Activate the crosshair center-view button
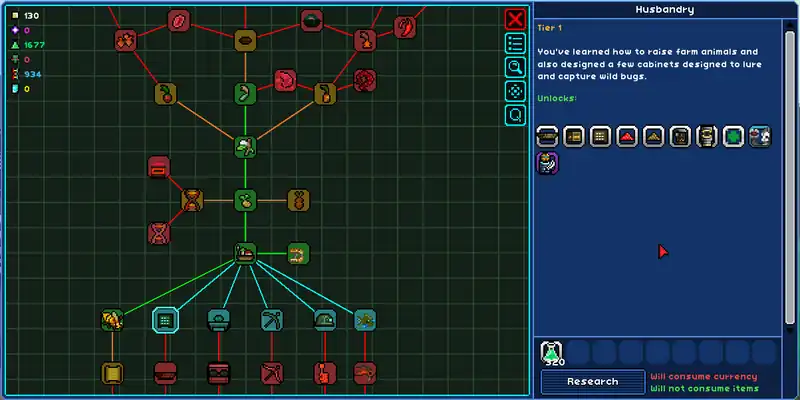The image size is (800, 400). [515, 91]
